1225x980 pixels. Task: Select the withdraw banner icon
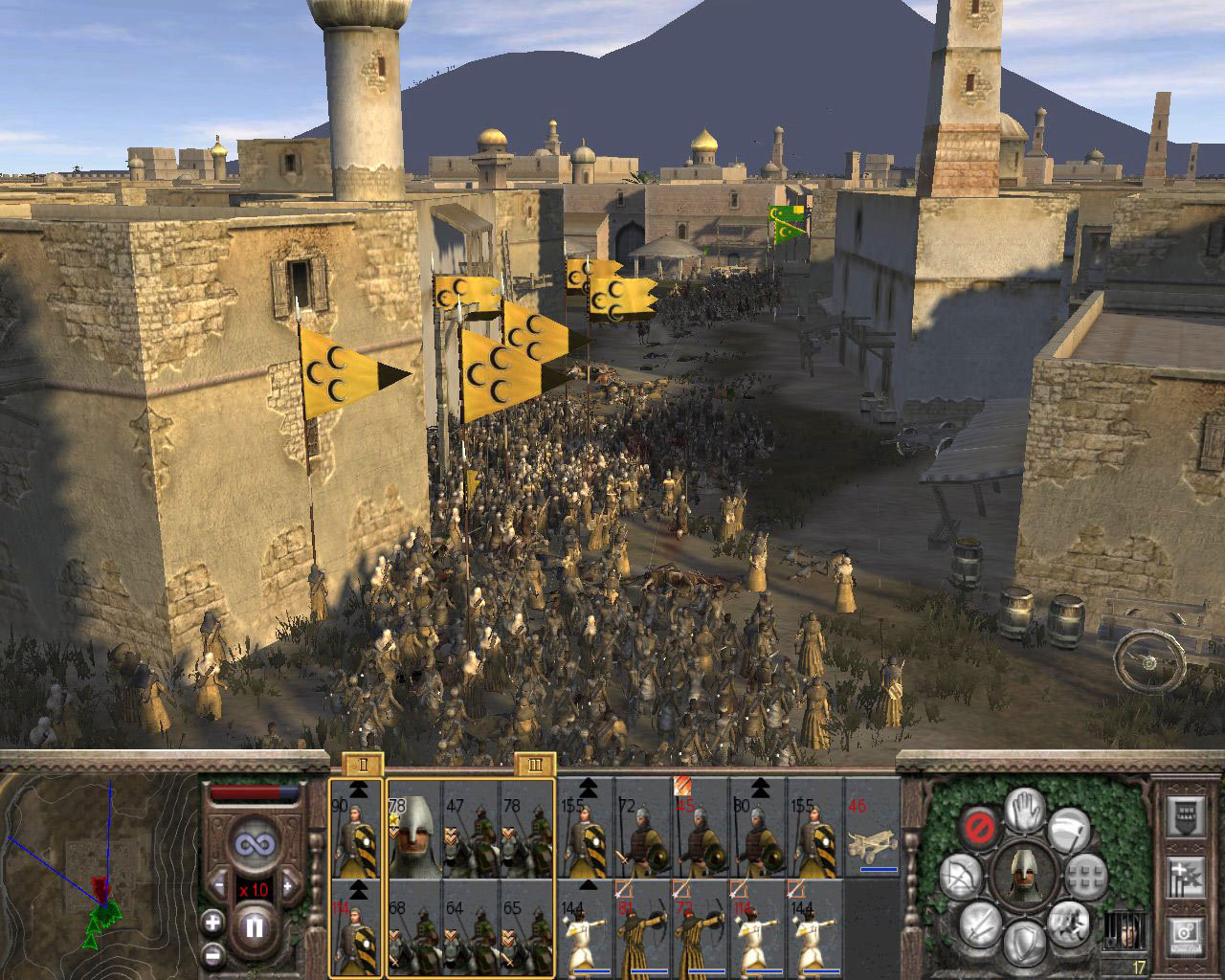coord(1069,829)
